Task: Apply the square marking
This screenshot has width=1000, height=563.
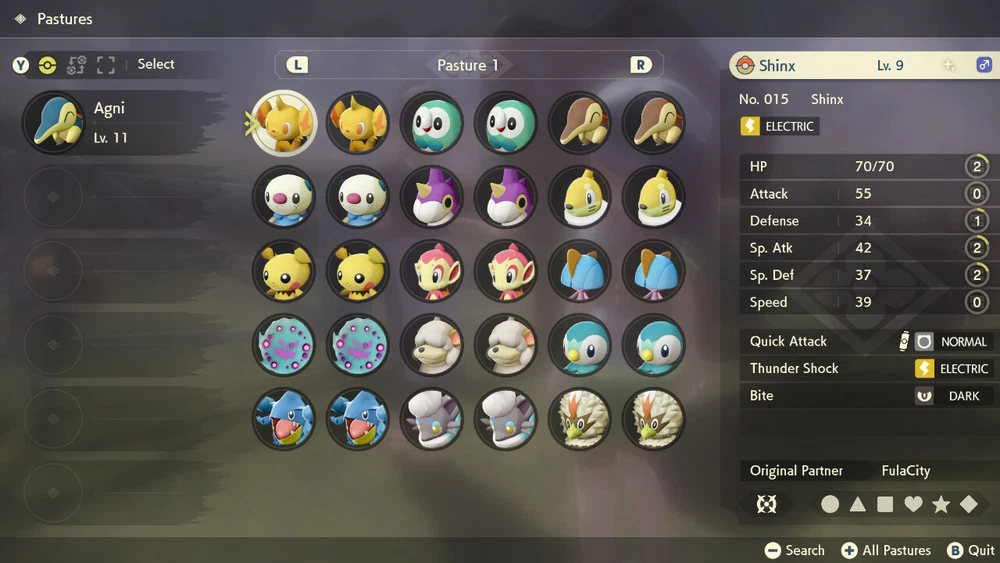Action: coord(885,505)
